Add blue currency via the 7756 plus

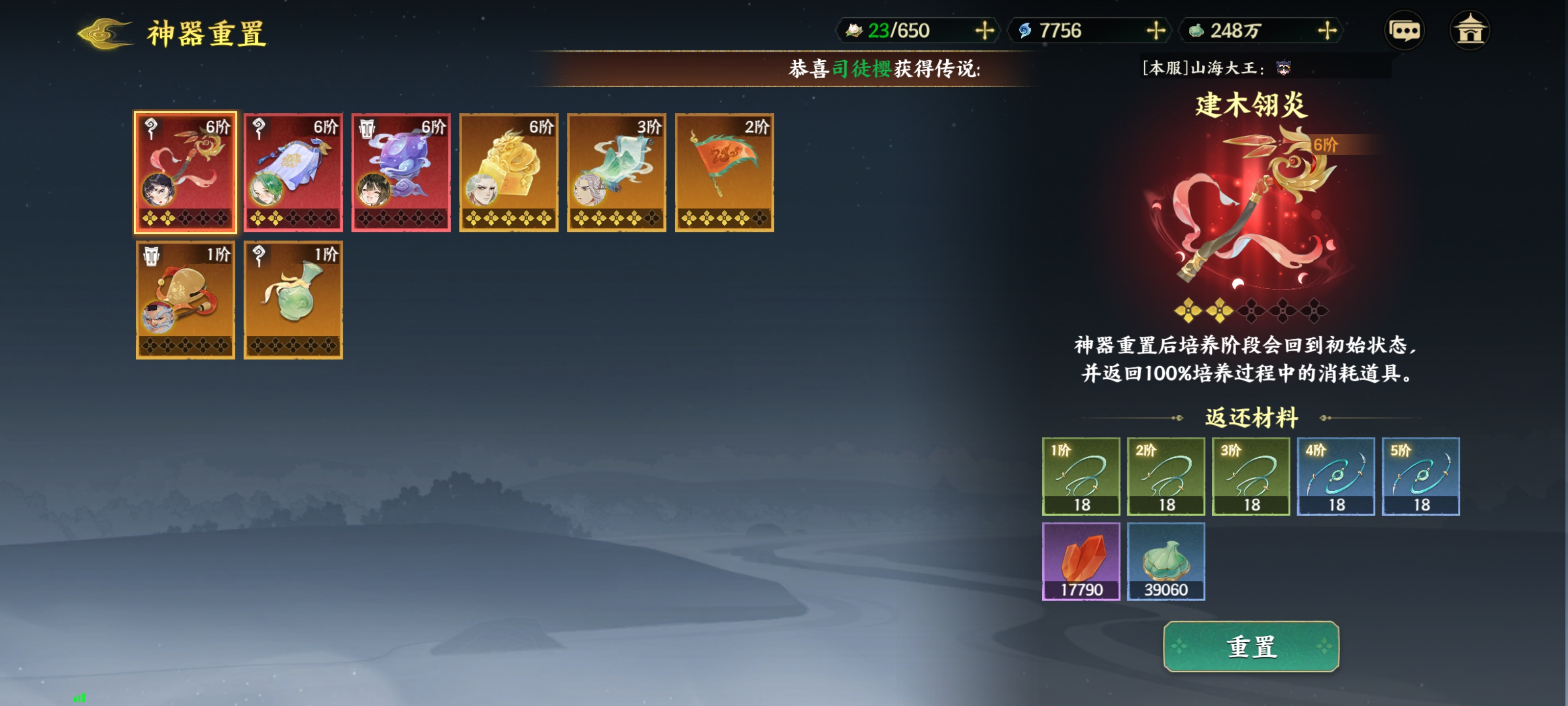click(1155, 30)
